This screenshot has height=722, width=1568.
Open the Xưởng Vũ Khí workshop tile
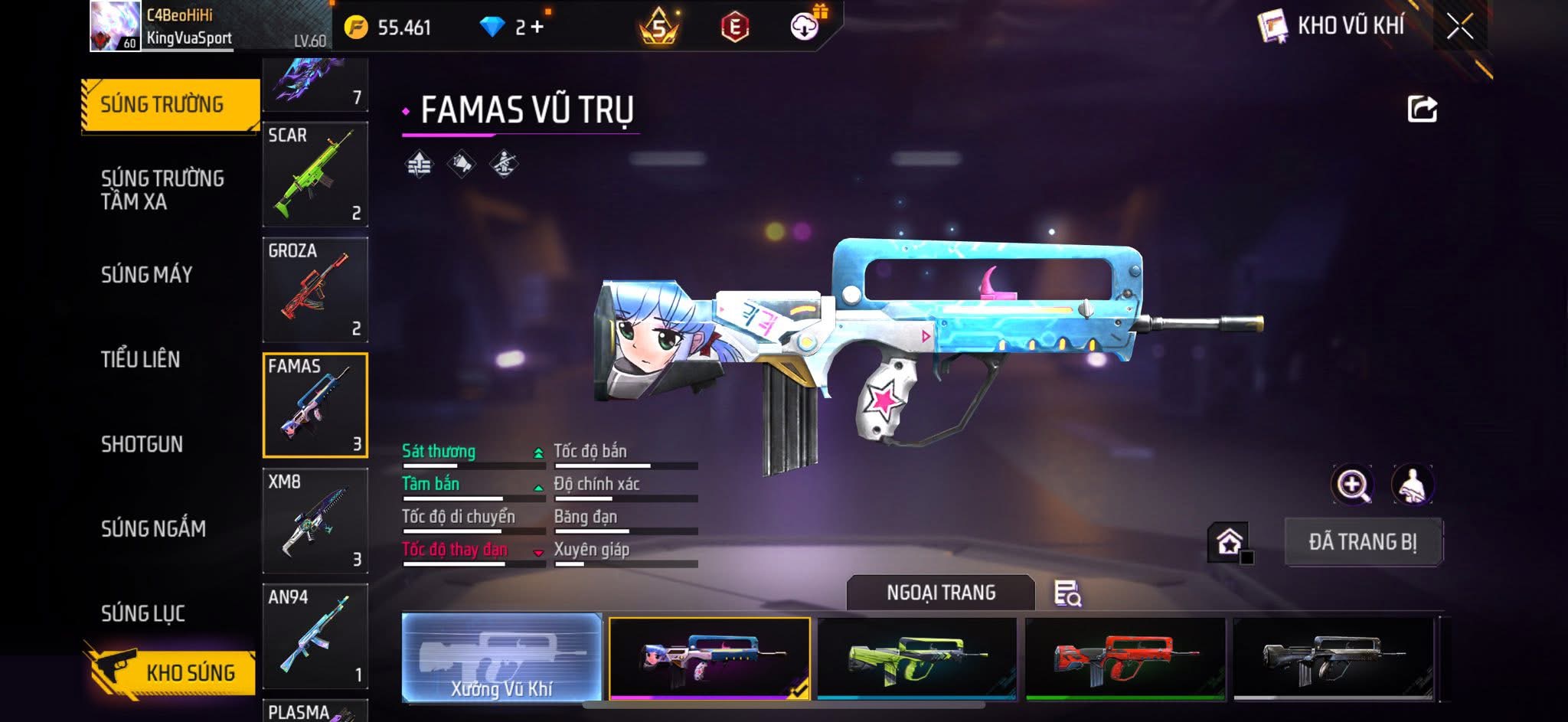[x=501, y=658]
